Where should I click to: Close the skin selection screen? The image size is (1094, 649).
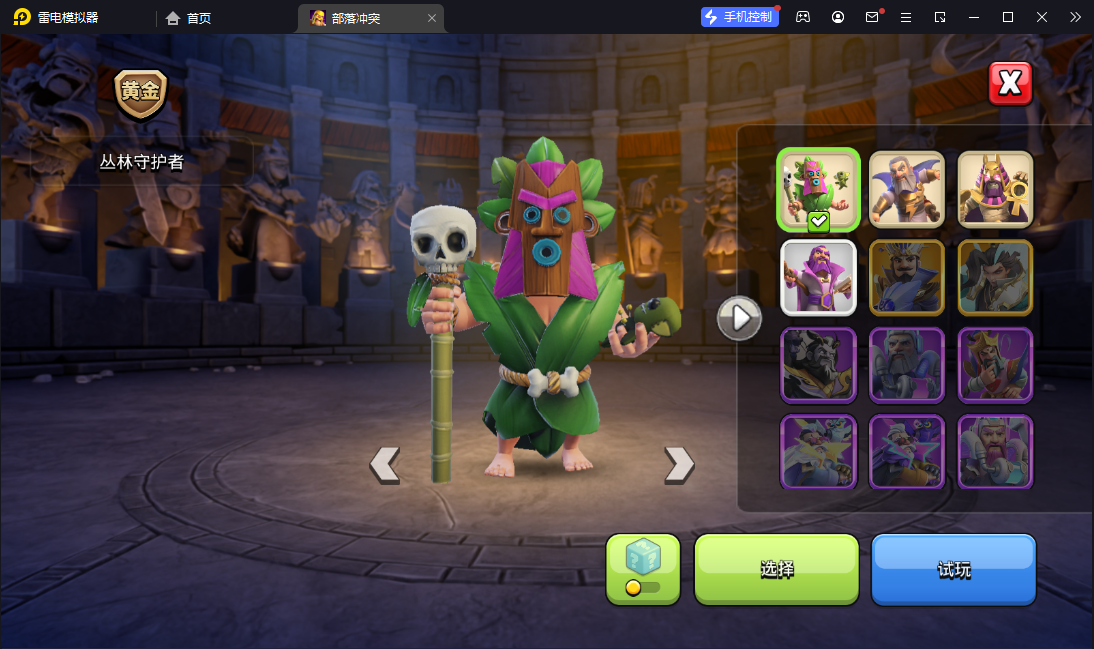pos(1010,84)
